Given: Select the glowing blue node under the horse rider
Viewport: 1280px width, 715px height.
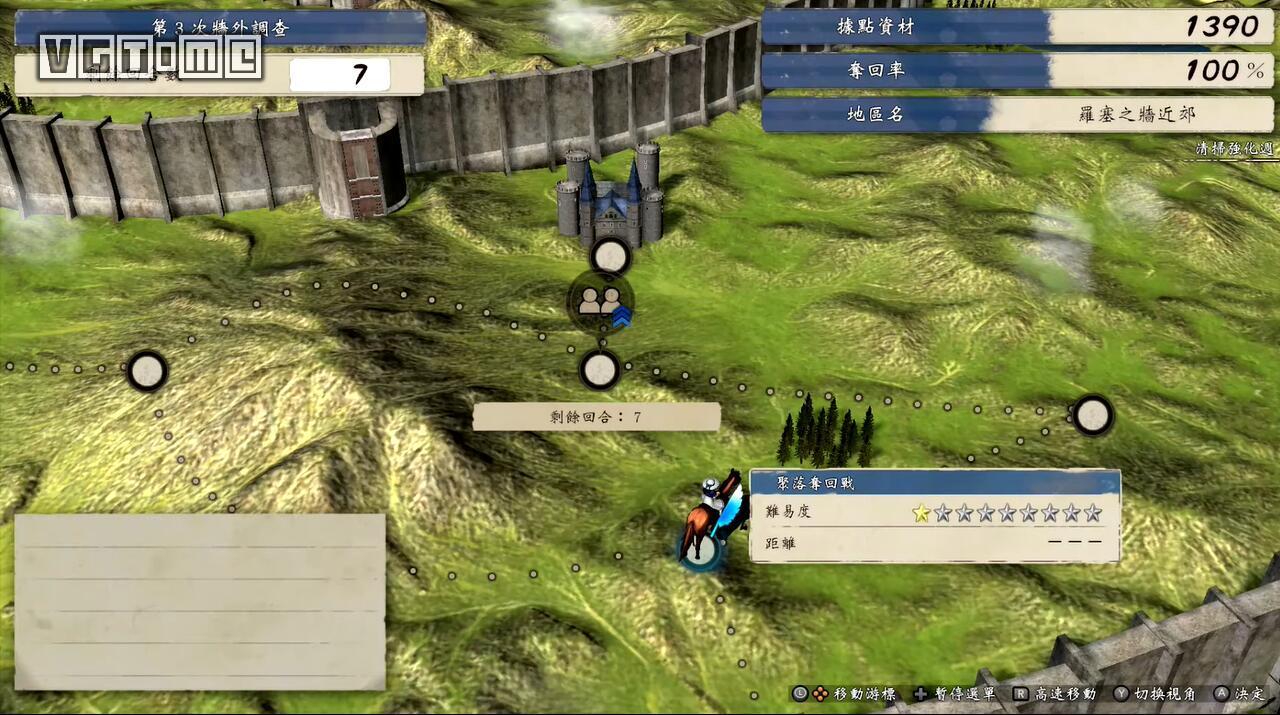Looking at the screenshot, I should [703, 548].
